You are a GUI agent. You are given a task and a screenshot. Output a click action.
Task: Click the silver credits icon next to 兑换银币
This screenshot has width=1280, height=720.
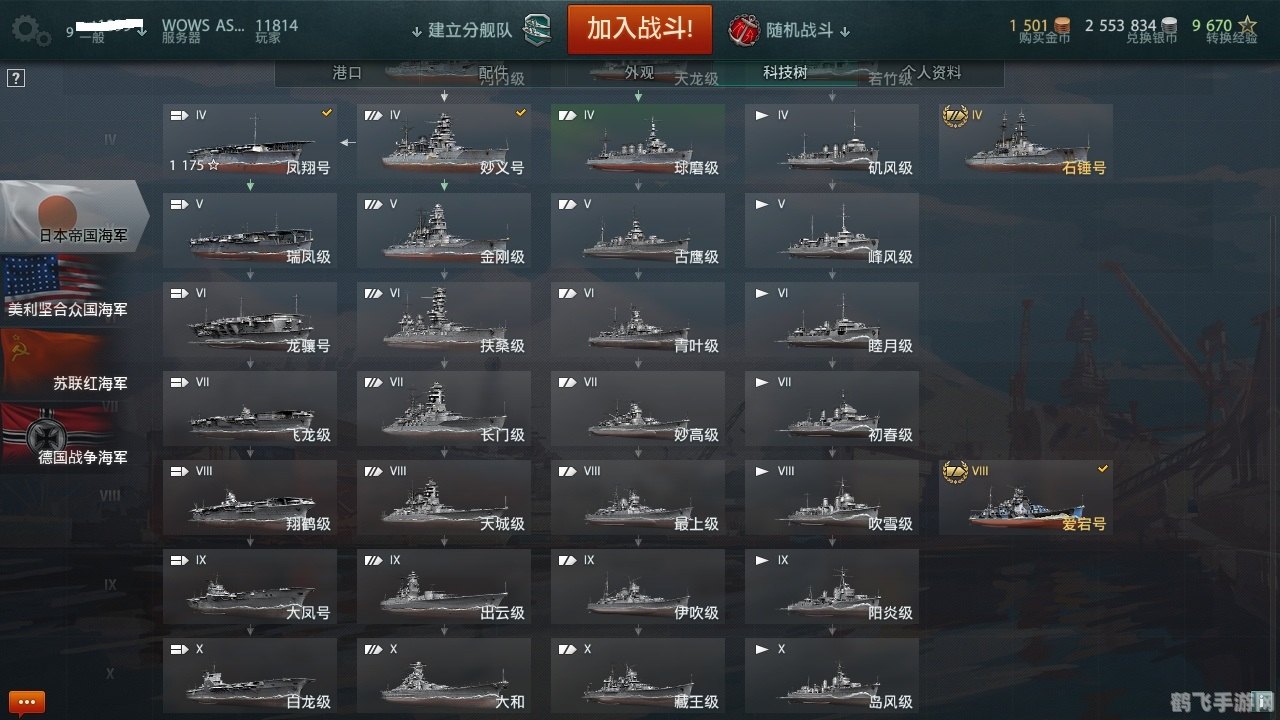(x=1168, y=26)
